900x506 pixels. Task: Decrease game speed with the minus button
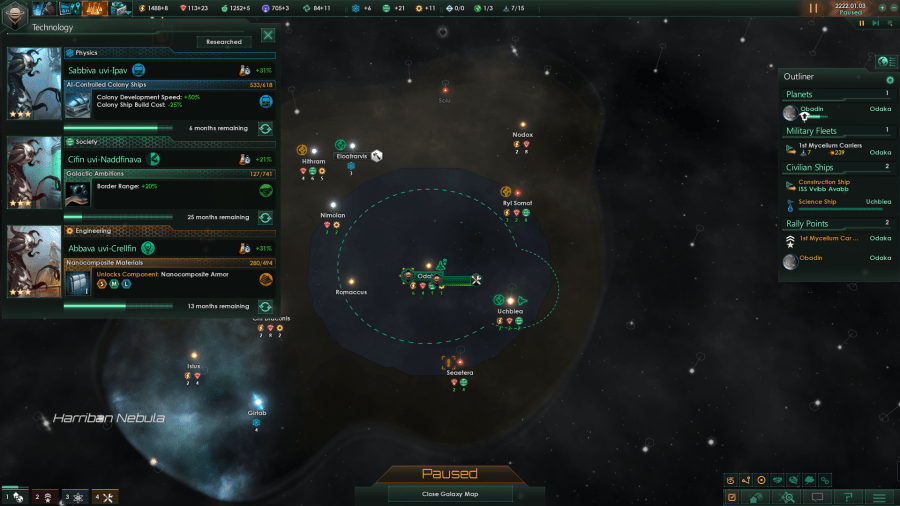click(893, 8)
